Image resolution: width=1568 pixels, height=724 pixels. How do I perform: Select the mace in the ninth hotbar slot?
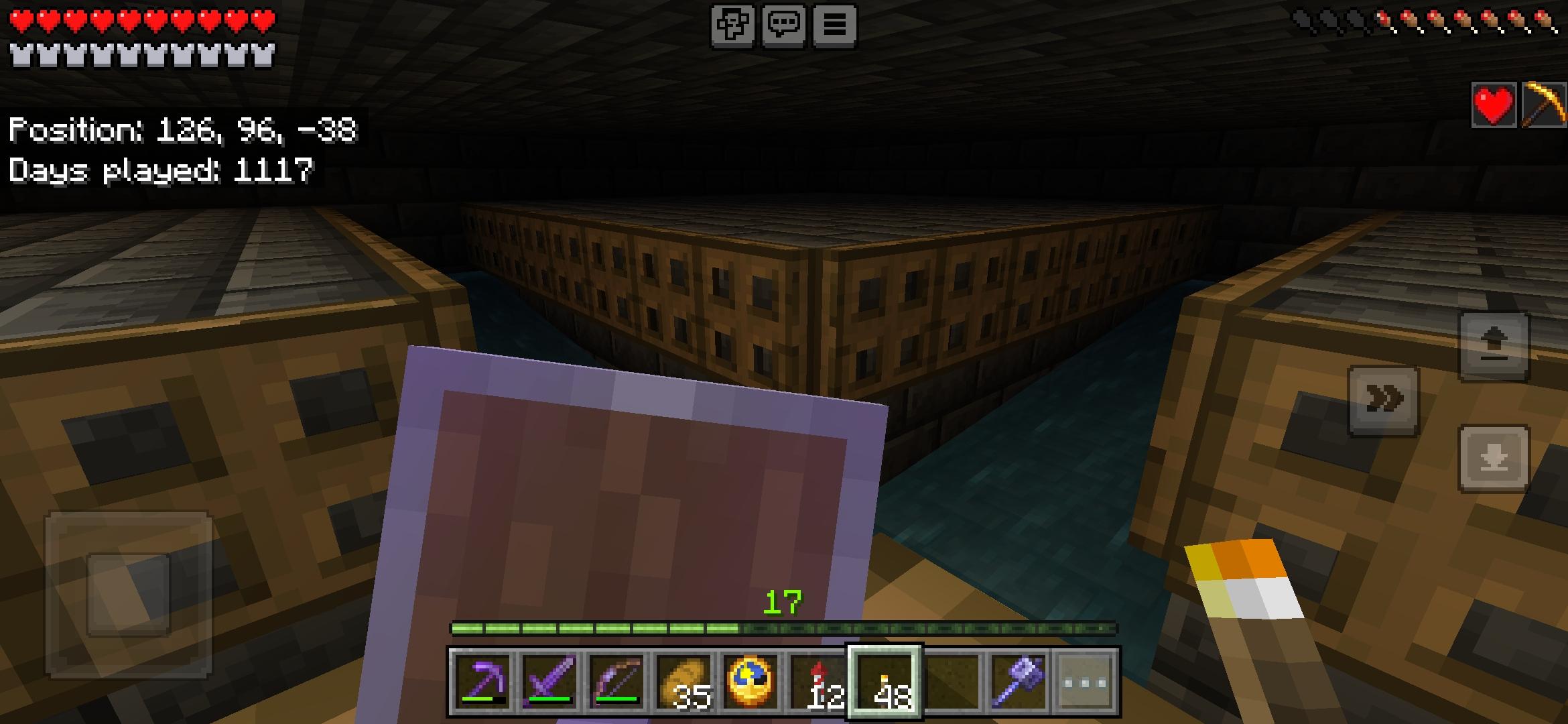coord(1019,680)
